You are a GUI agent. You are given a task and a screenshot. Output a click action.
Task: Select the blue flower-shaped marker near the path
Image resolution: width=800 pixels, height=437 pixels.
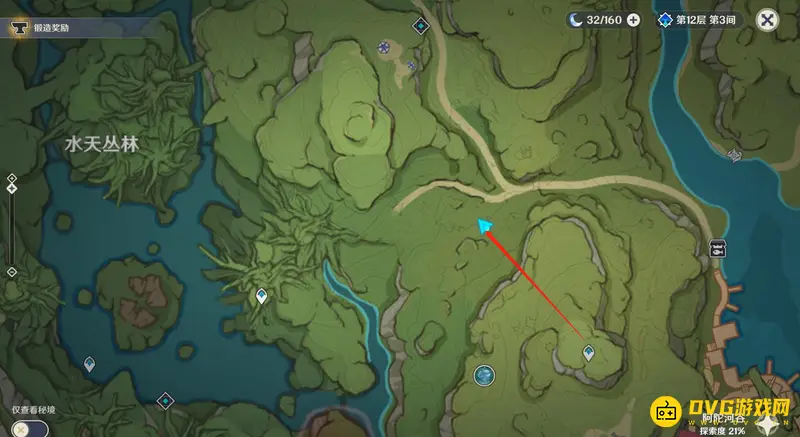384,46
